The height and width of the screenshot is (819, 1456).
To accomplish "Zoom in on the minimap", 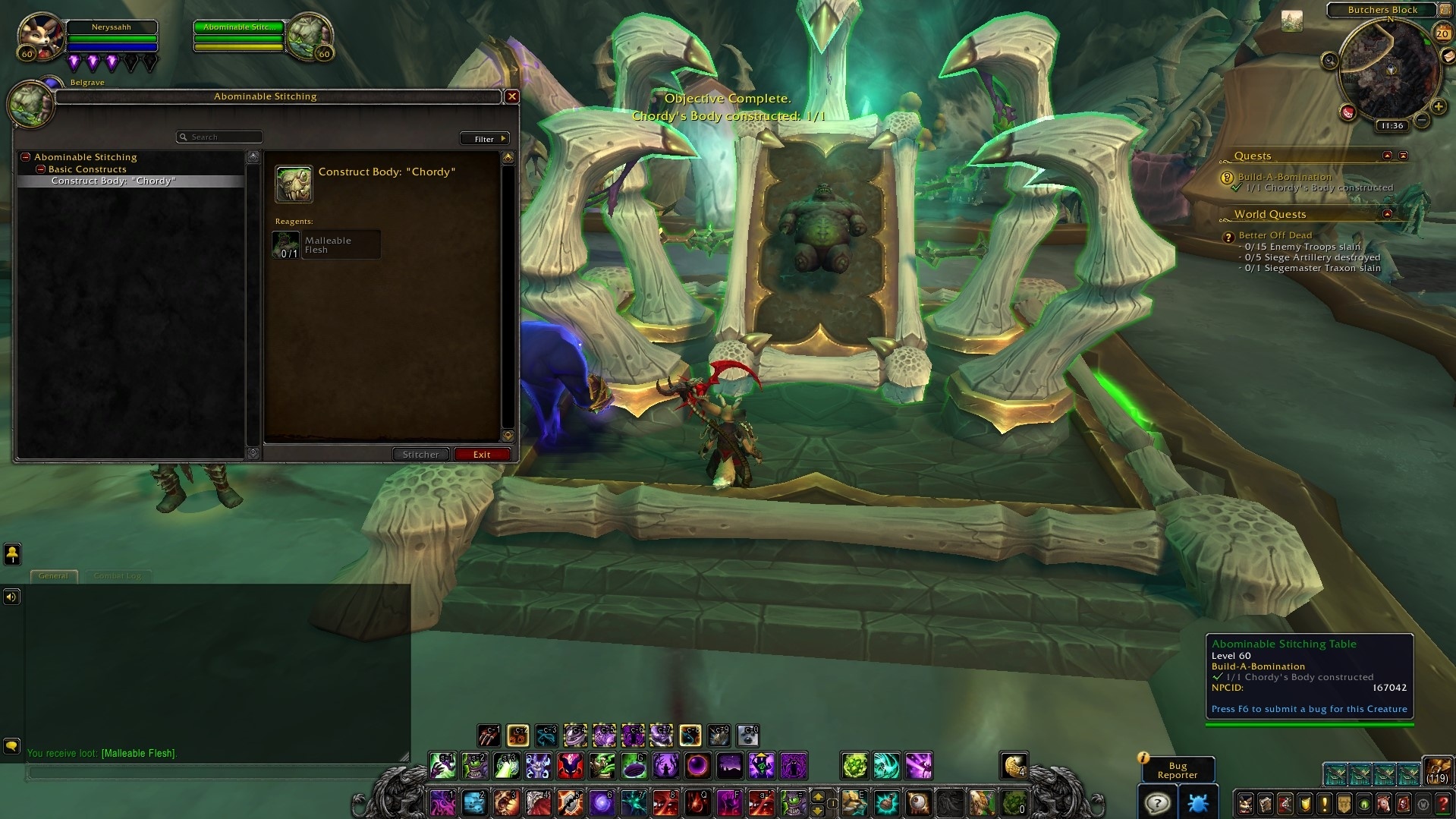I will [x=1438, y=107].
